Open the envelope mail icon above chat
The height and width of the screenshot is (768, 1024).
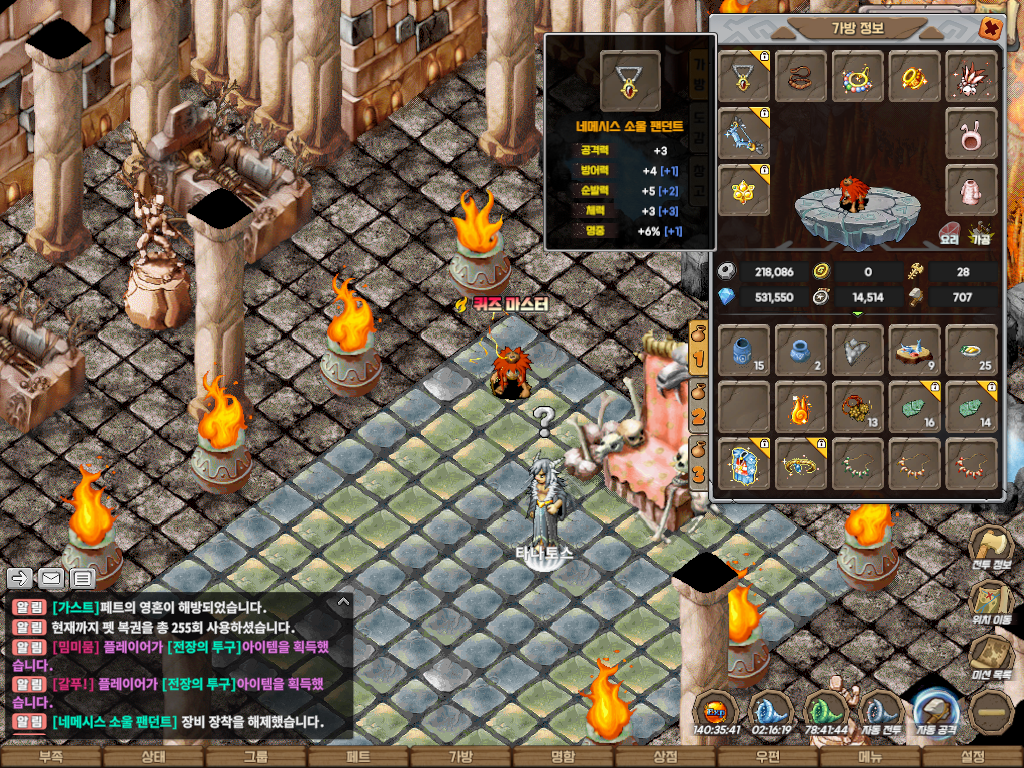(x=51, y=578)
